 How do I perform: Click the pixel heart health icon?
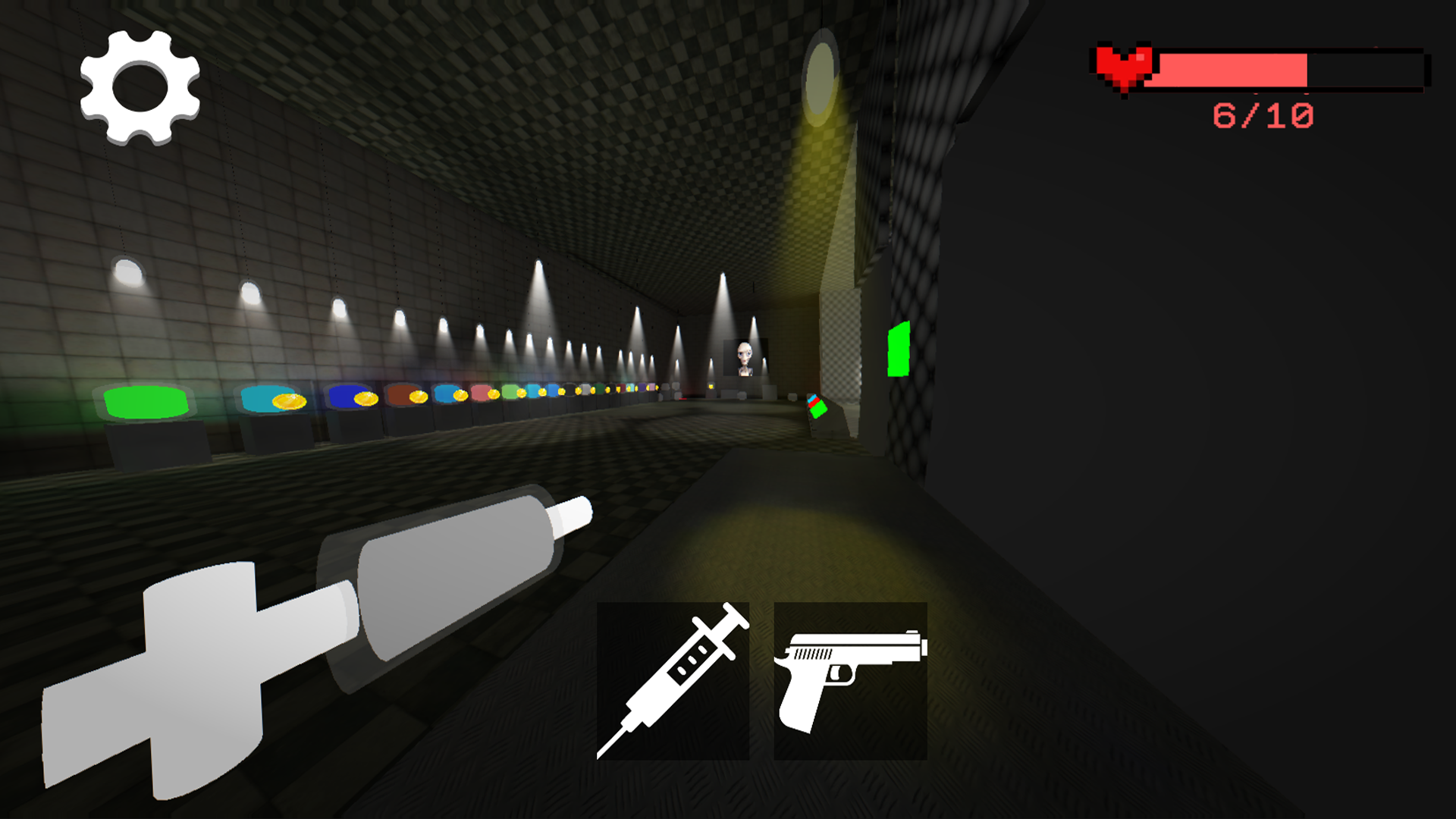1125,68
